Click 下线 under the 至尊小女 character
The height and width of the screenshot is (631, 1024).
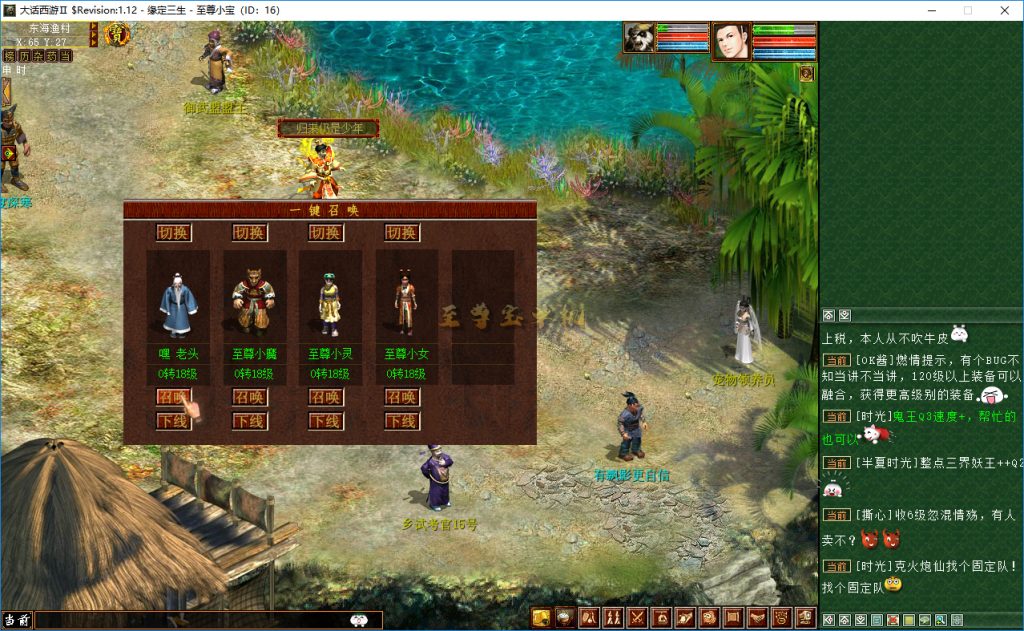coord(401,421)
